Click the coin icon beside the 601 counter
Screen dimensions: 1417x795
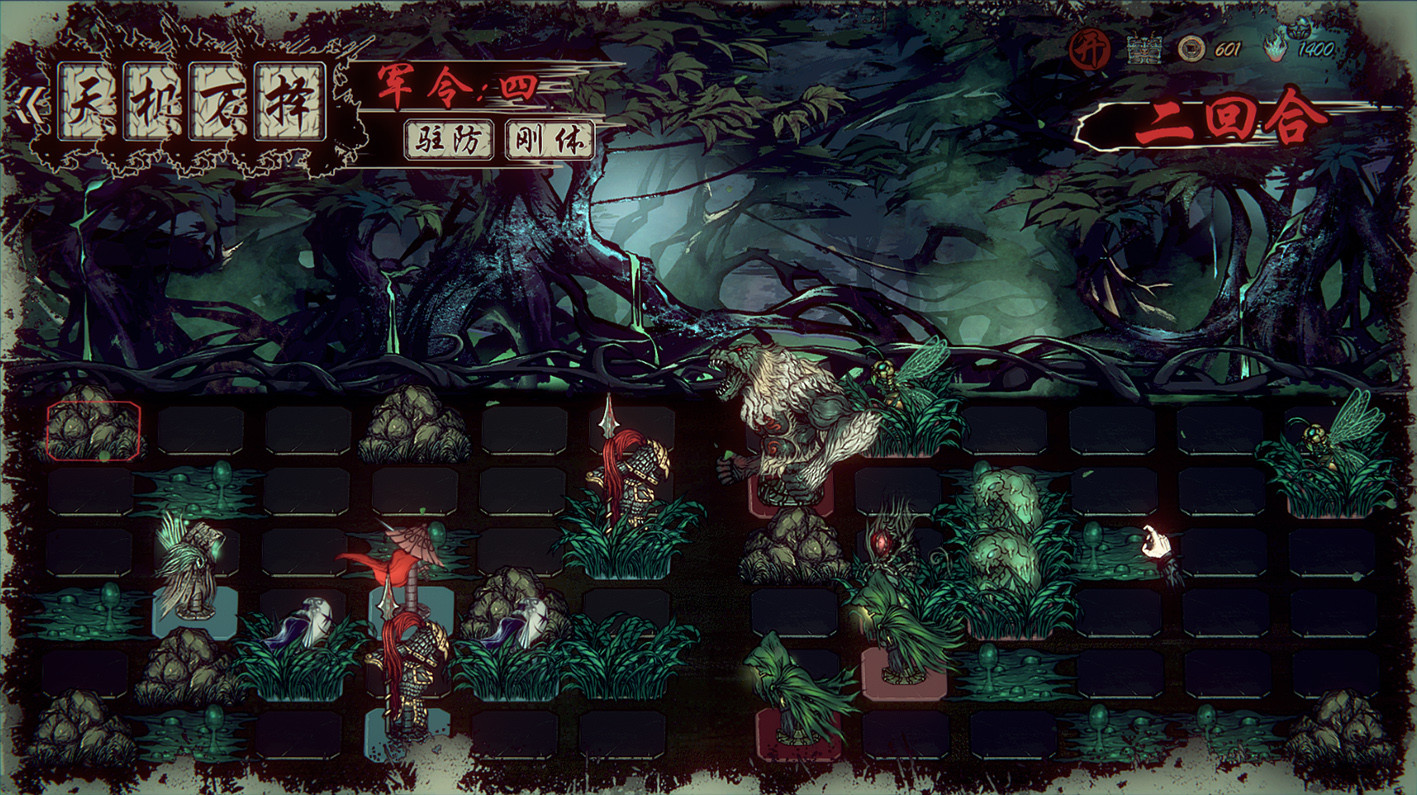pyautogui.click(x=1191, y=49)
